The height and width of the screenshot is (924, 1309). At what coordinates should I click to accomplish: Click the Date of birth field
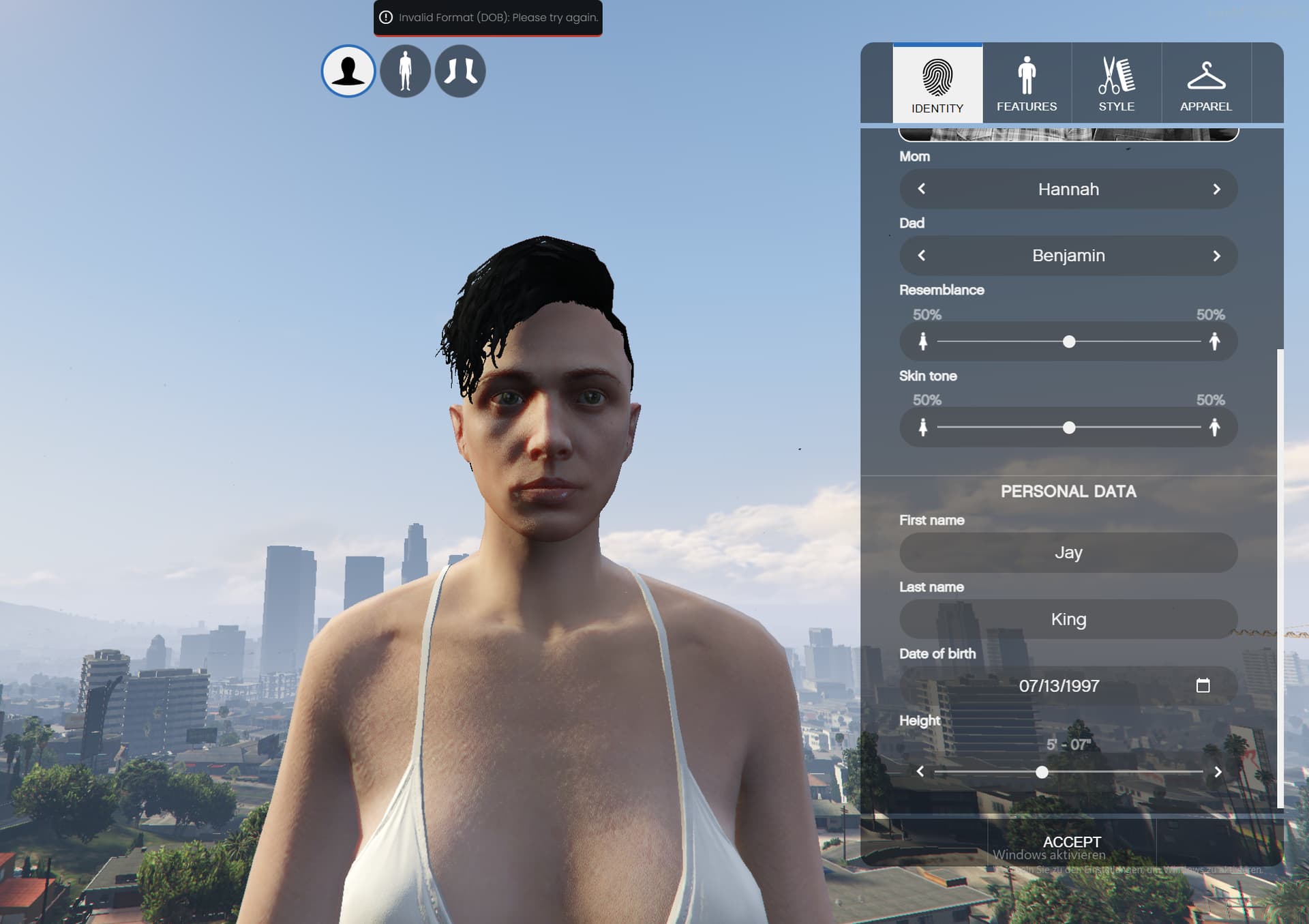tap(1058, 686)
